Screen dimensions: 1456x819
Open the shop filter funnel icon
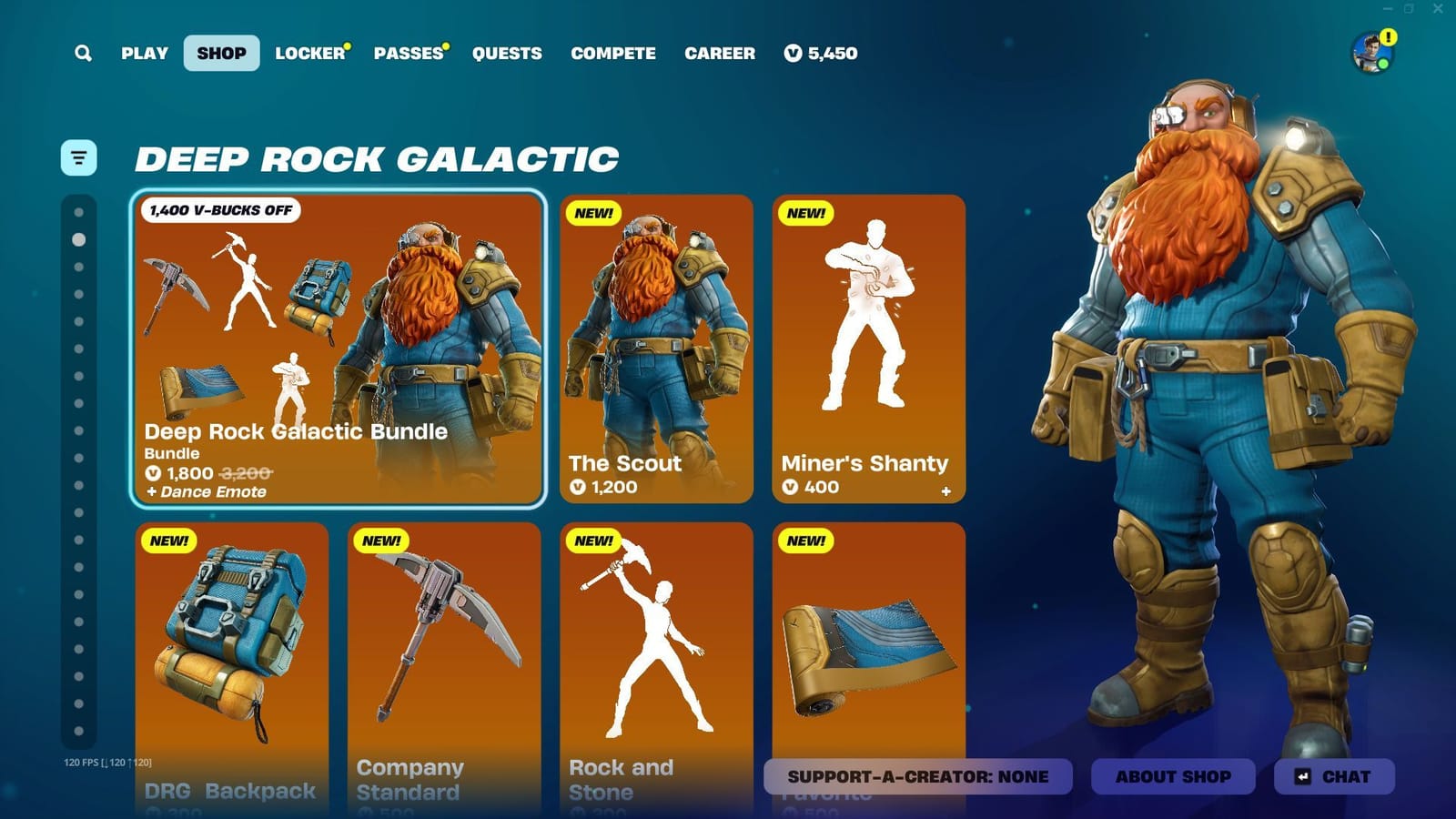pos(78,157)
